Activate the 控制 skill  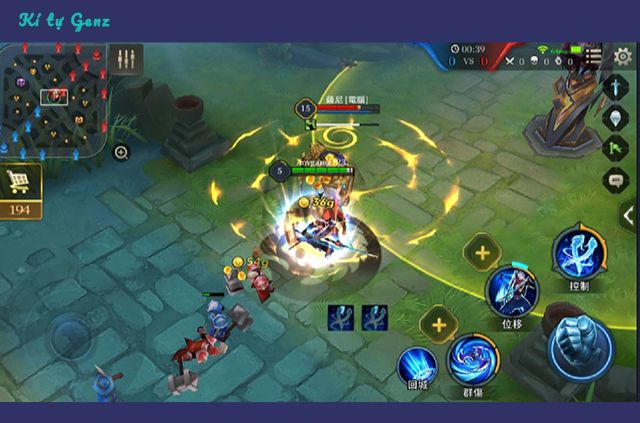[x=577, y=253]
